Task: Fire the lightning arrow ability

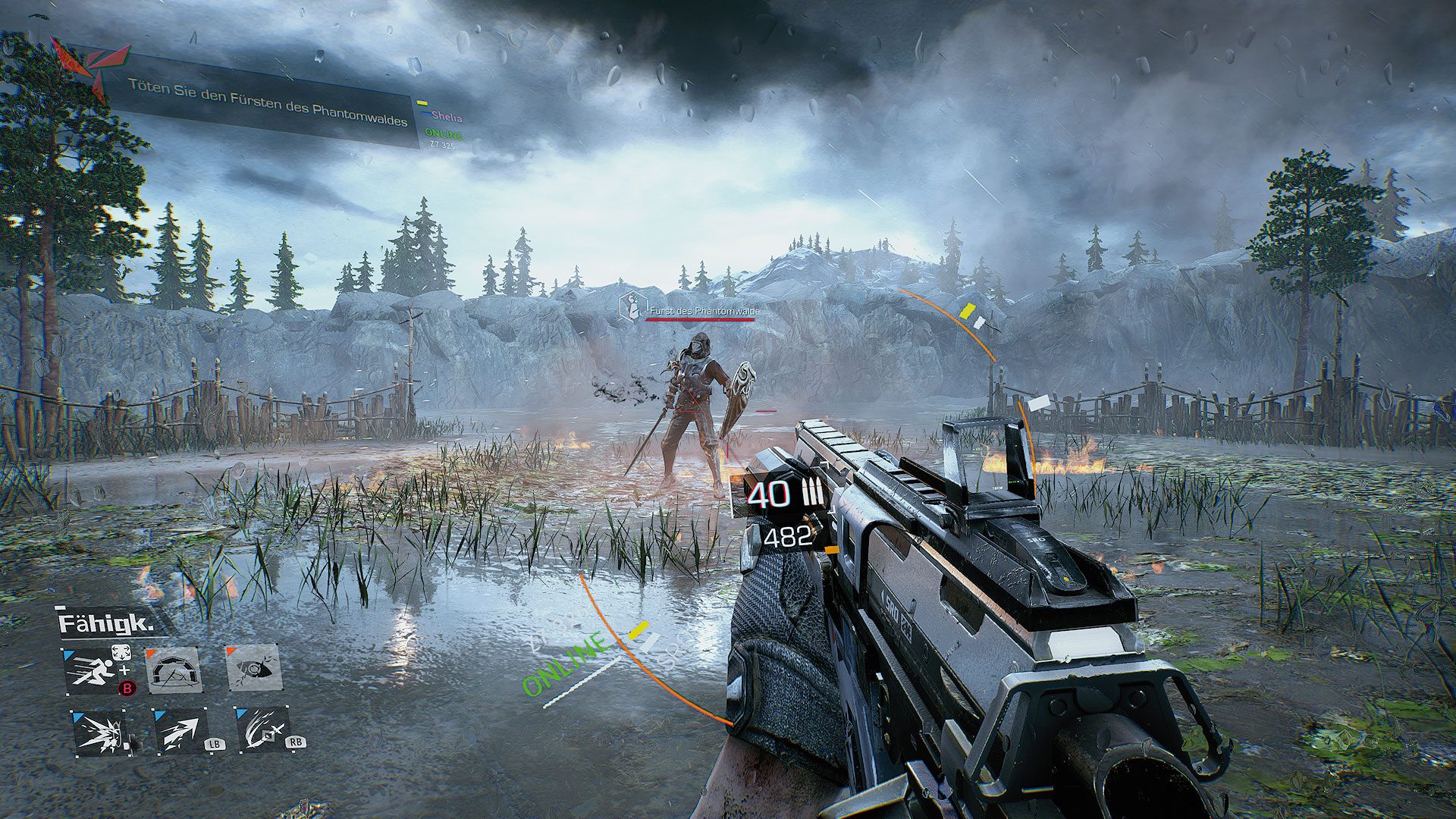Action: pos(180,732)
